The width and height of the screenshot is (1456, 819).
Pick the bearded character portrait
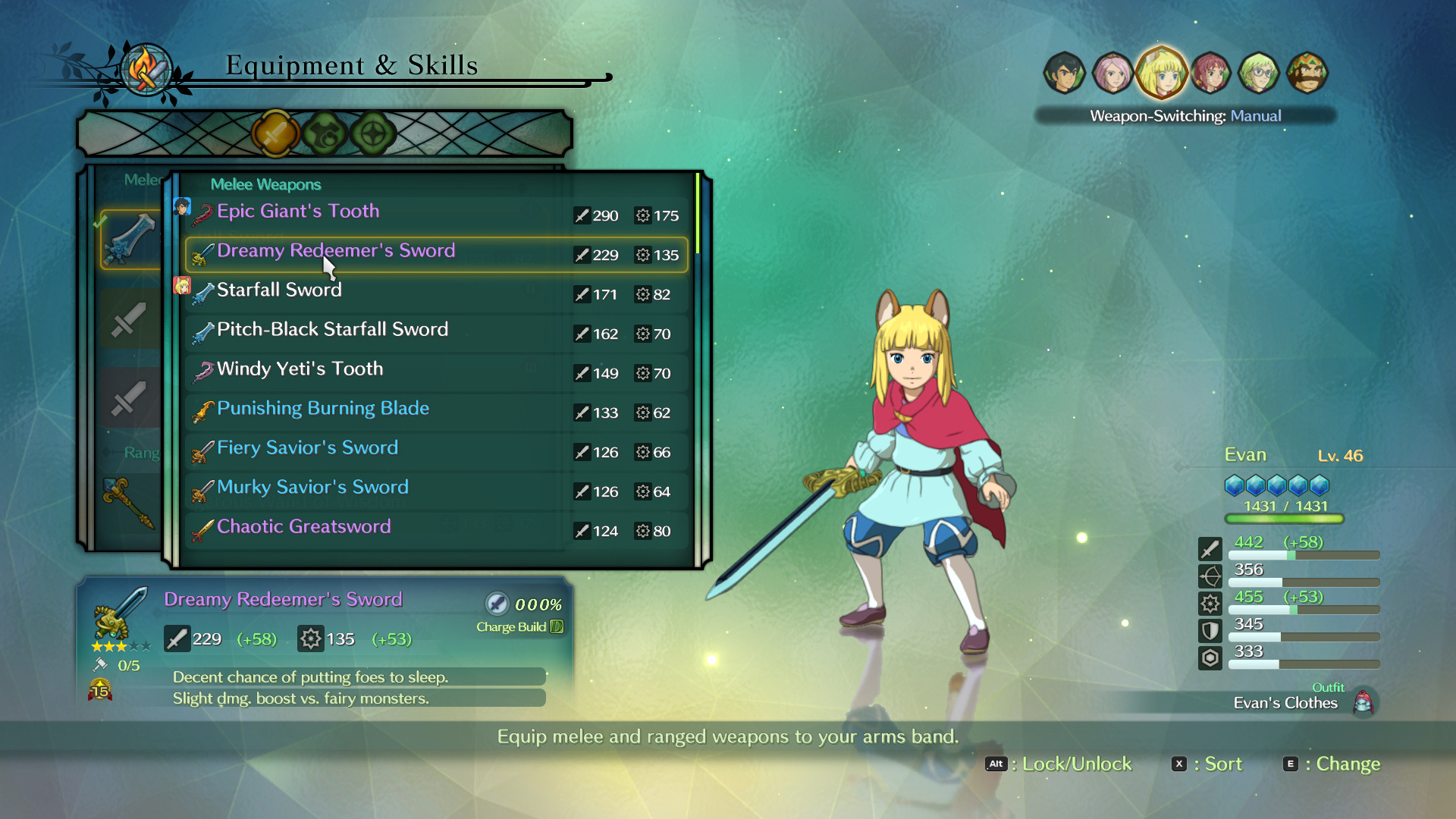[x=1307, y=74]
